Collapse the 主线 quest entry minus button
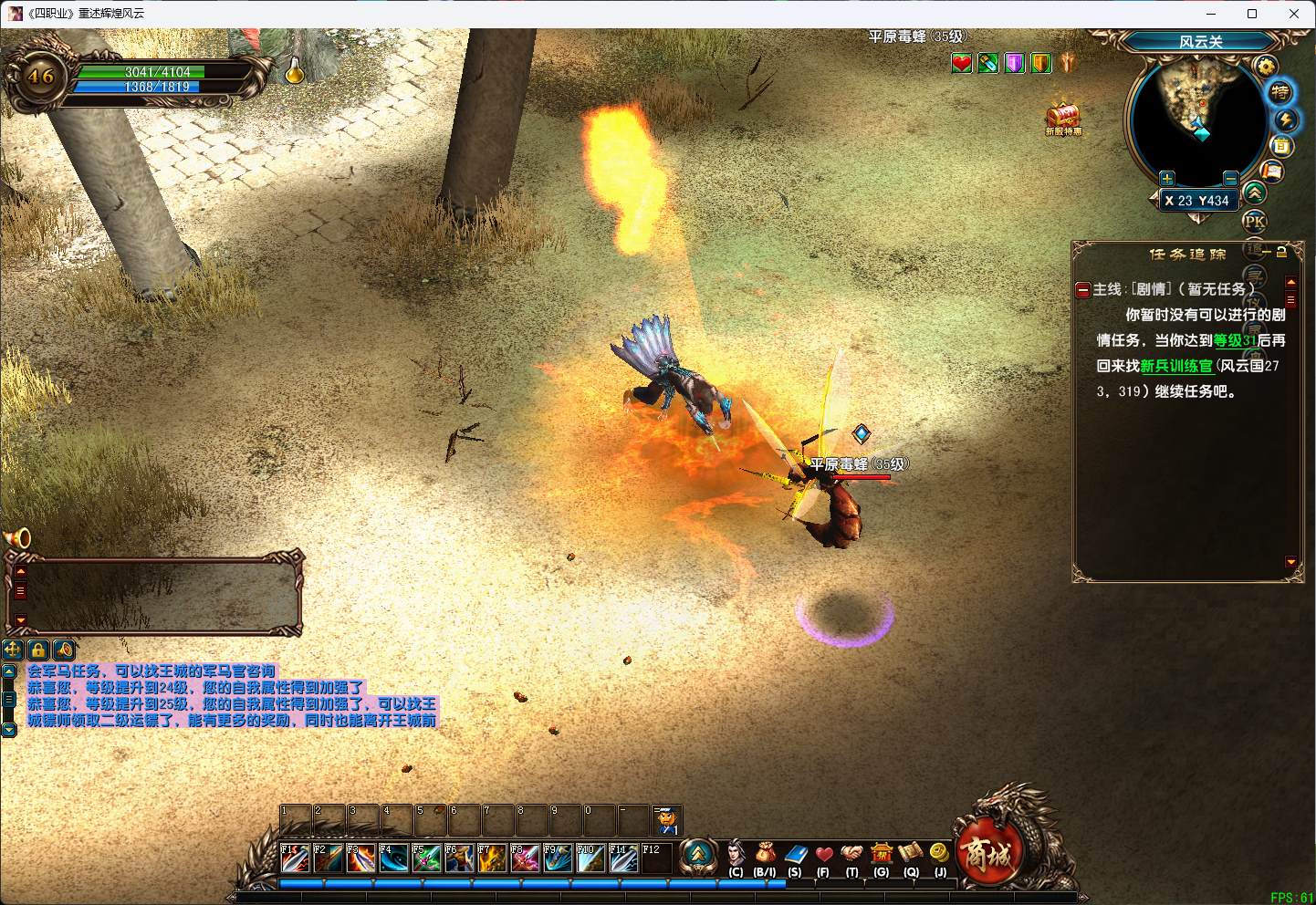Image resolution: width=1316 pixels, height=905 pixels. (x=1083, y=290)
